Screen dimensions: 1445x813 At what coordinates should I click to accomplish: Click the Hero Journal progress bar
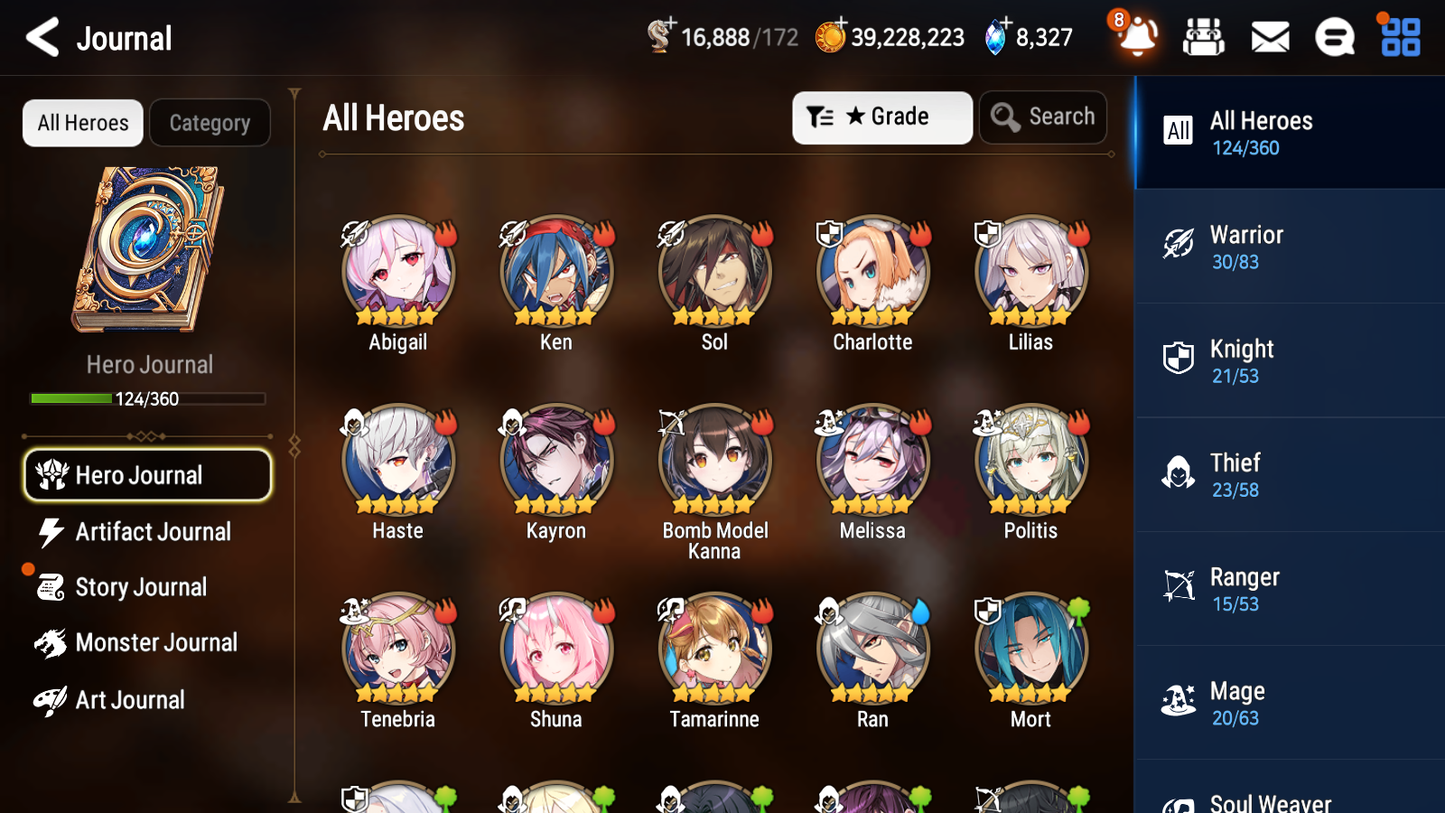[149, 398]
